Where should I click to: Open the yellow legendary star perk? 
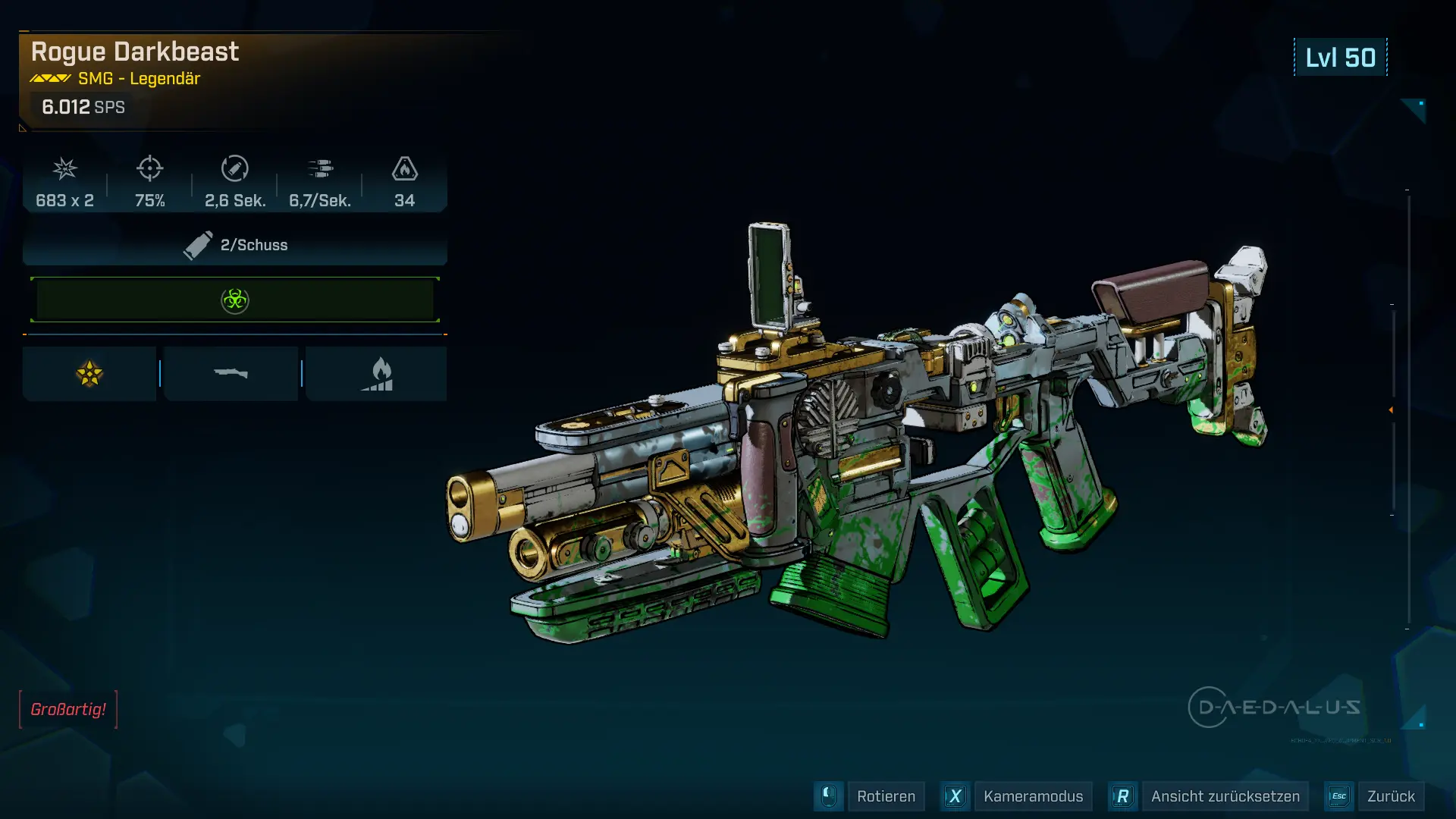(x=89, y=374)
